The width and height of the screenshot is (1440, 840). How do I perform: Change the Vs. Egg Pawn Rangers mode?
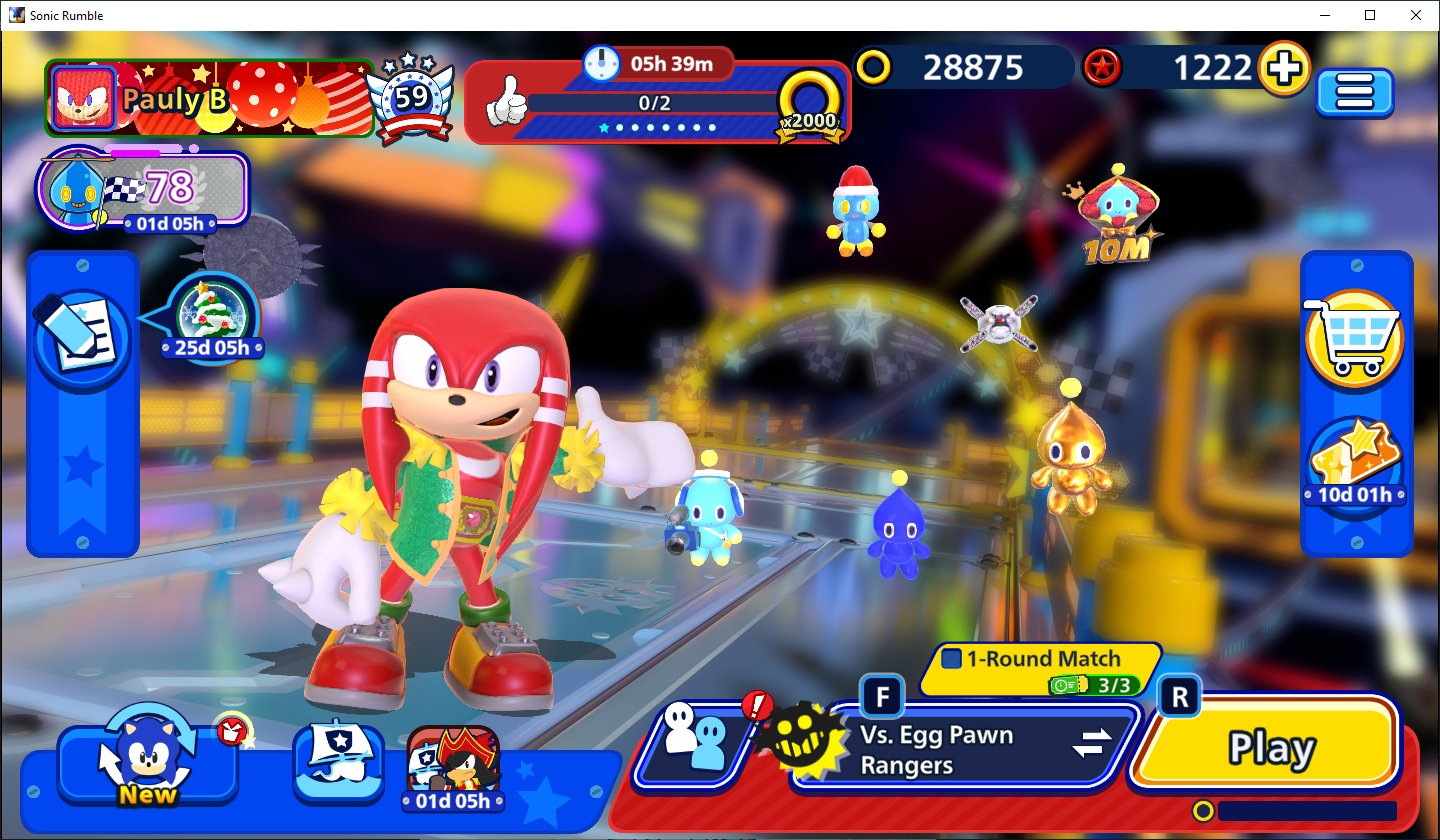click(x=1092, y=744)
